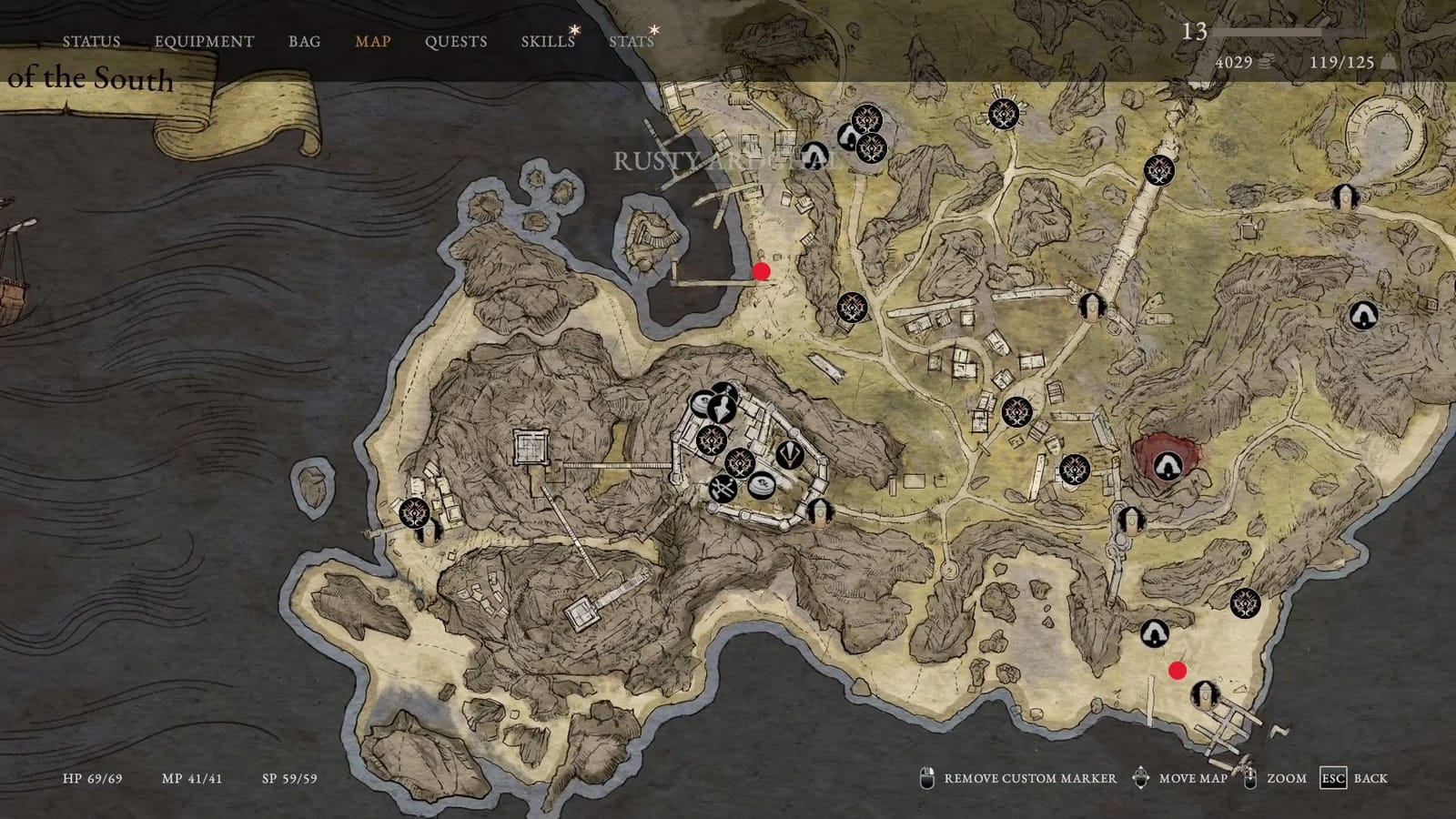
Task: Click the experience progress bar beside level 13
Action: (1265, 32)
